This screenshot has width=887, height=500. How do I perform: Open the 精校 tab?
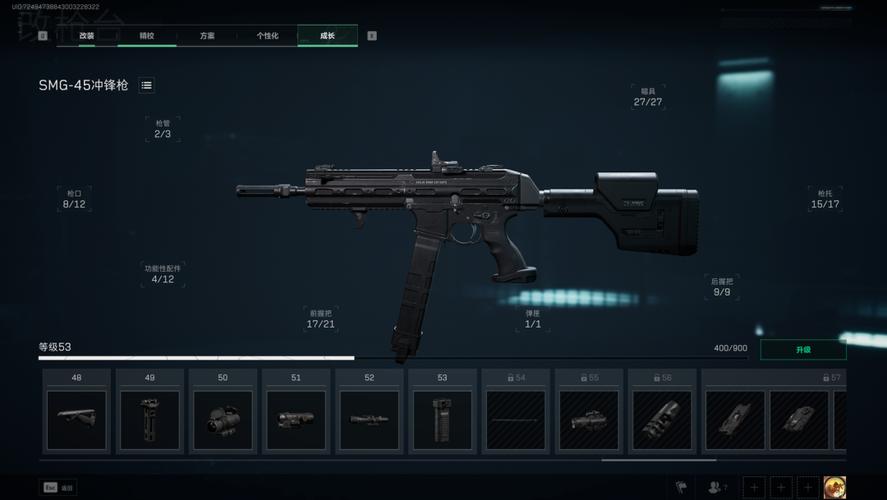point(147,36)
